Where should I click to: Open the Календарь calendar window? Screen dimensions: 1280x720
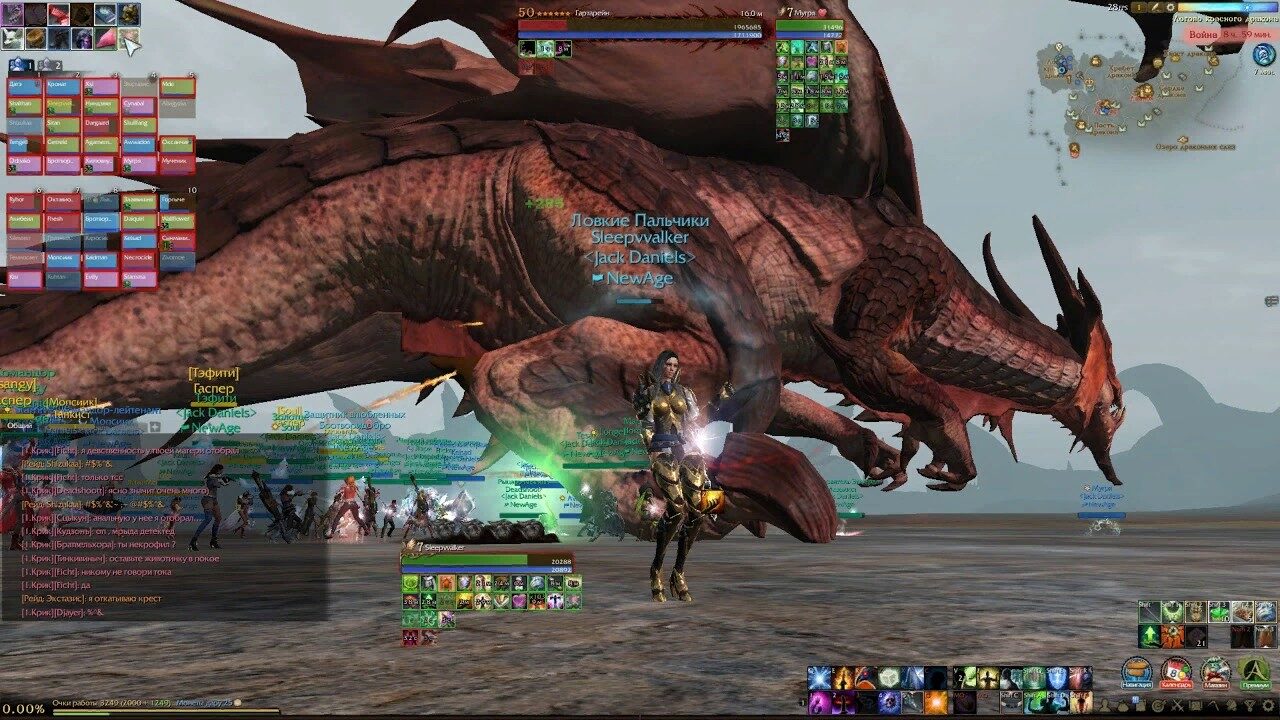click(1176, 670)
